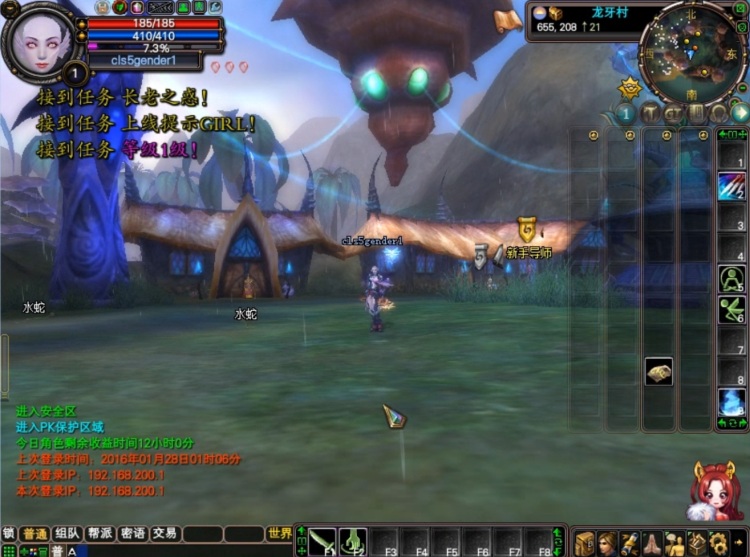Click the pink crystal icon above health bar

(x=137, y=8)
